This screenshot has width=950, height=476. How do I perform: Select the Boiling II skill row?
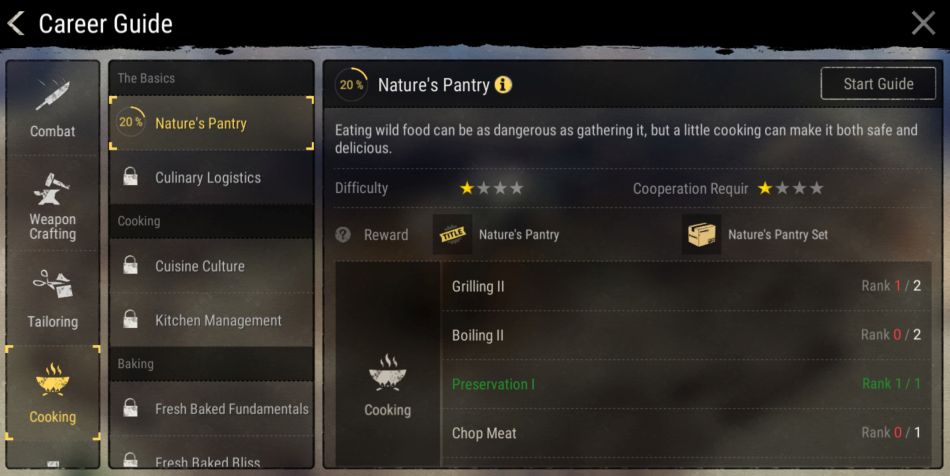(x=685, y=335)
